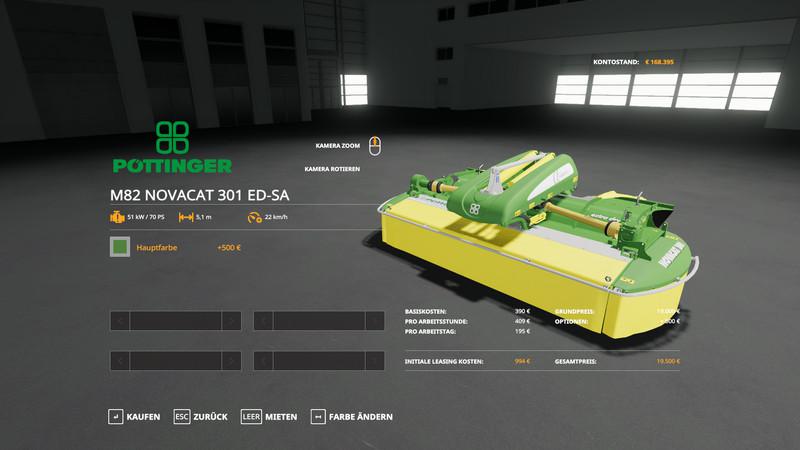Image resolution: width=800 pixels, height=450 pixels.
Task: Select the green Hauptfarbe color swatch
Action: click(120, 247)
